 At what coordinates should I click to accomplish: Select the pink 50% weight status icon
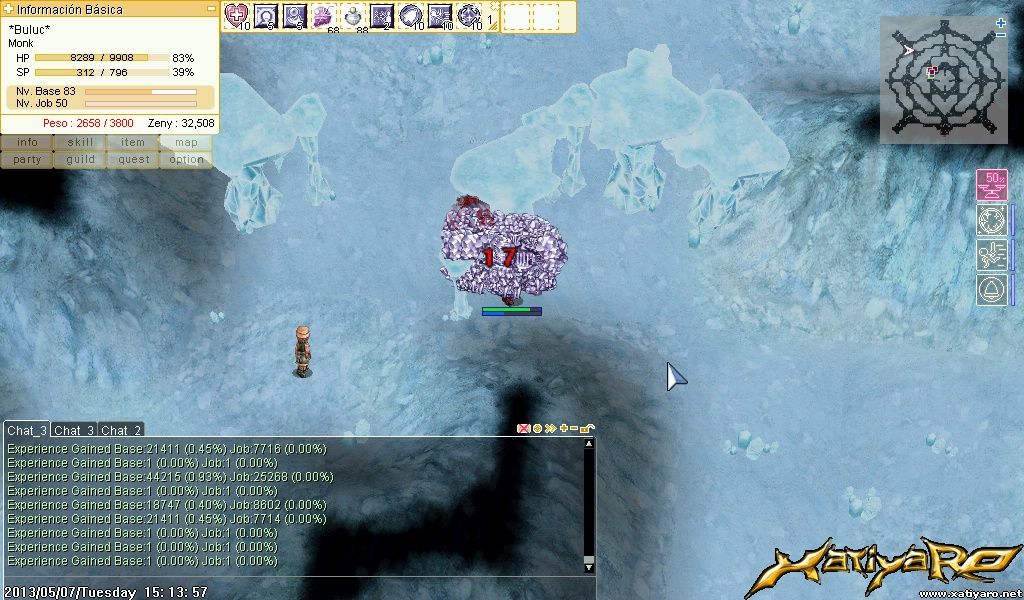pyautogui.click(x=992, y=186)
